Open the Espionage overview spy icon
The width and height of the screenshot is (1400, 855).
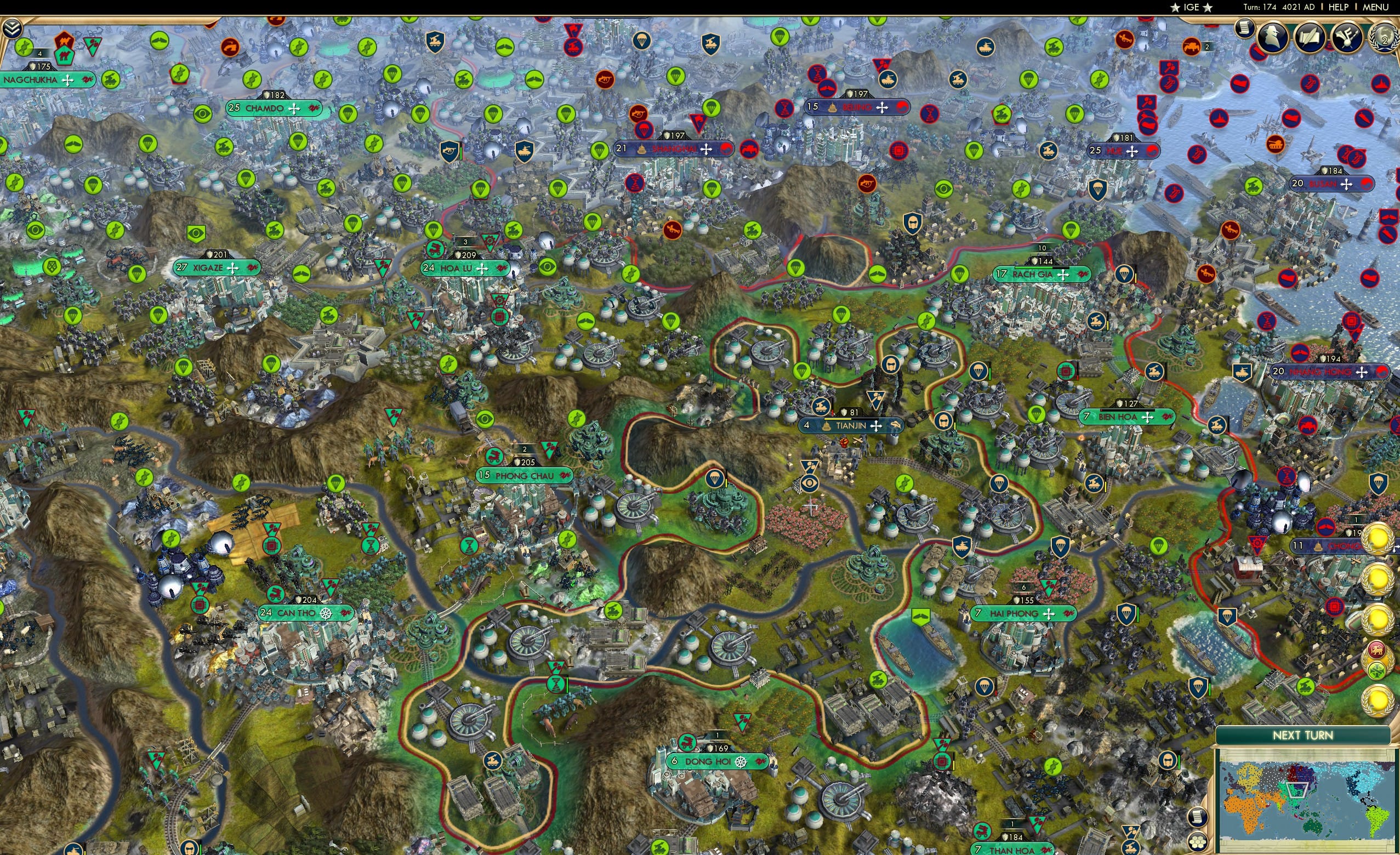(1271, 37)
